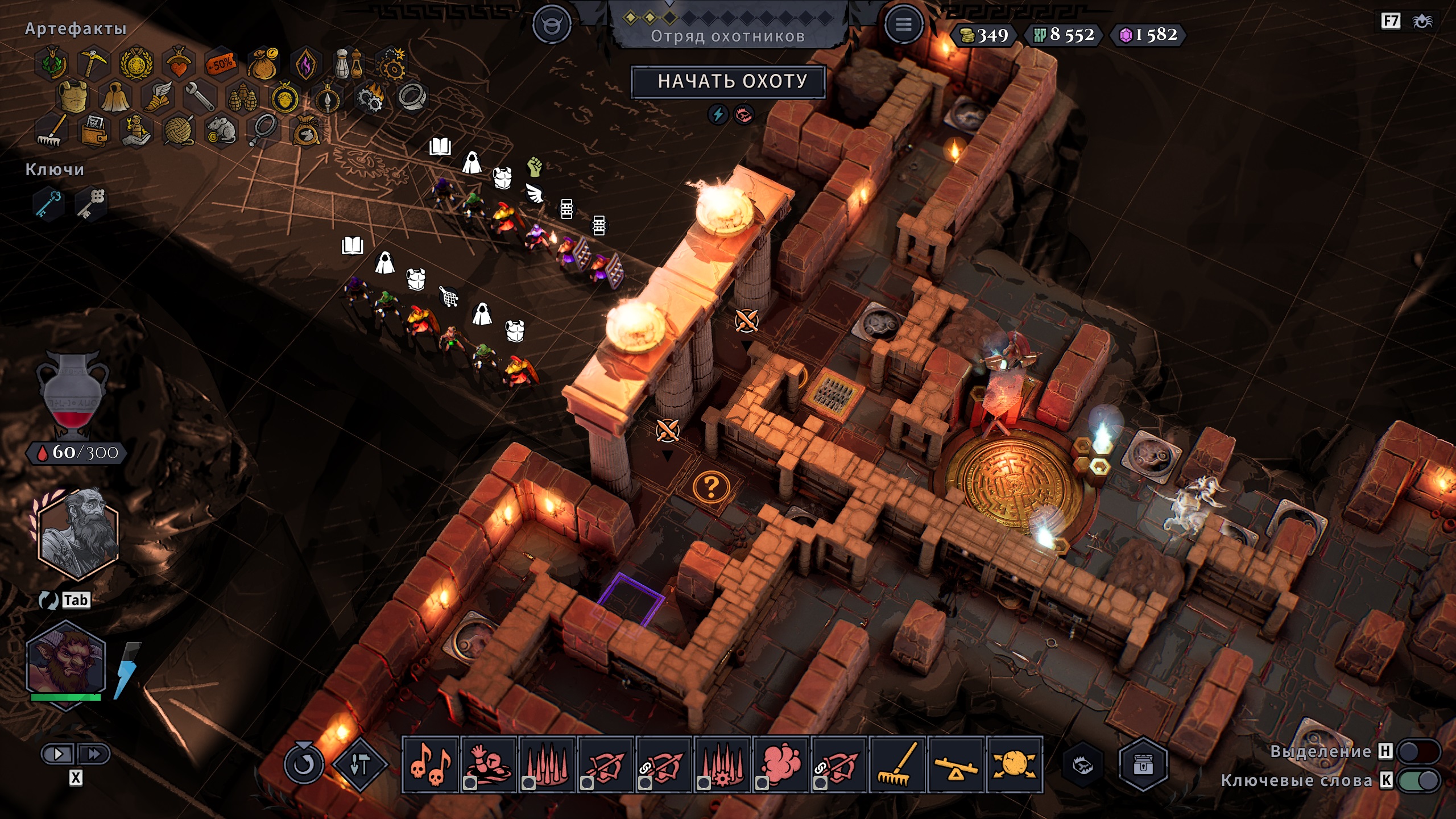Pick the seesaw trap in hotbar
This screenshot has width=1456, height=819.
point(957,764)
